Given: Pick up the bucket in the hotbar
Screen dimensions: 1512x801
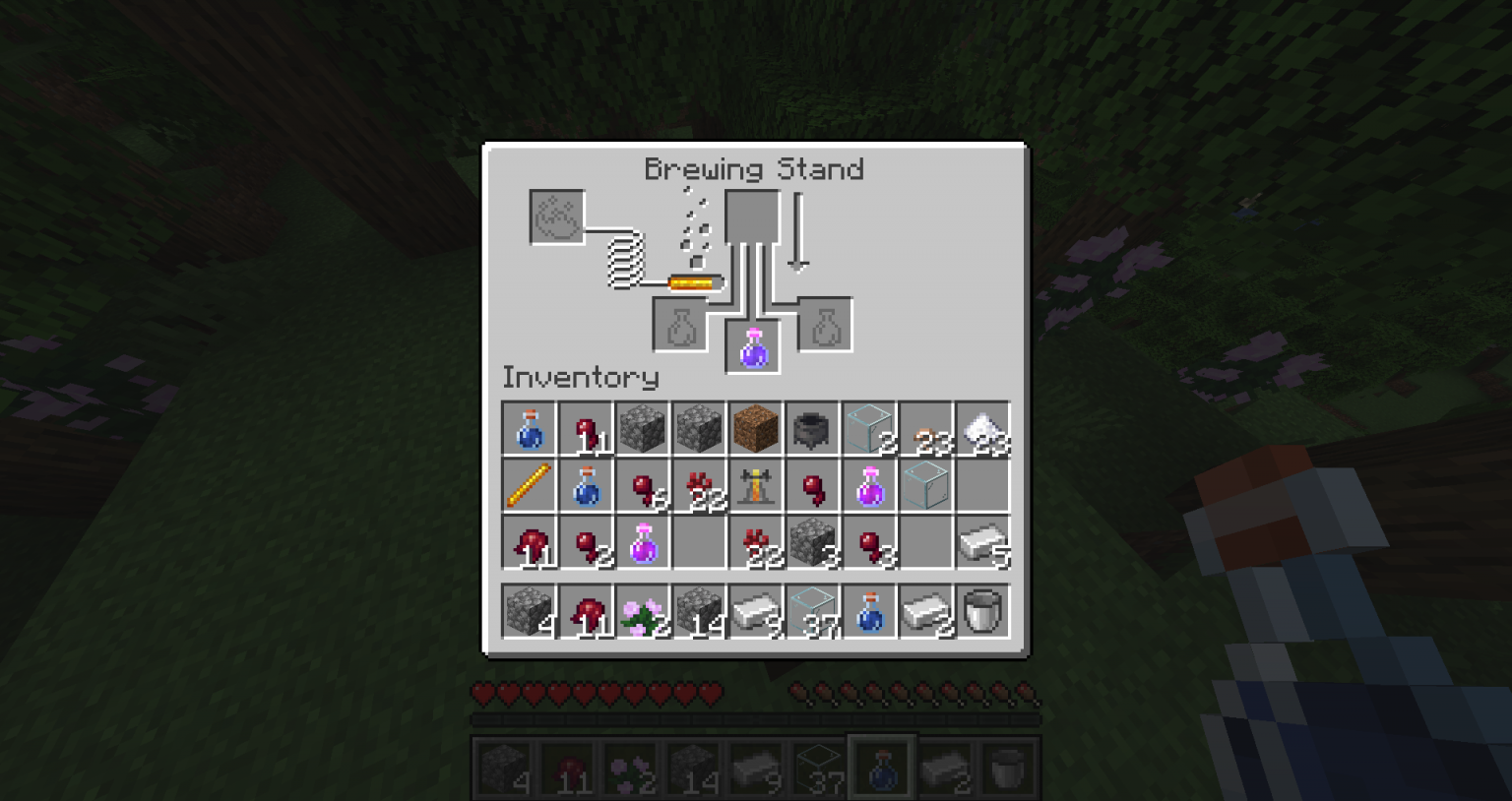Looking at the screenshot, I should (1006, 766).
